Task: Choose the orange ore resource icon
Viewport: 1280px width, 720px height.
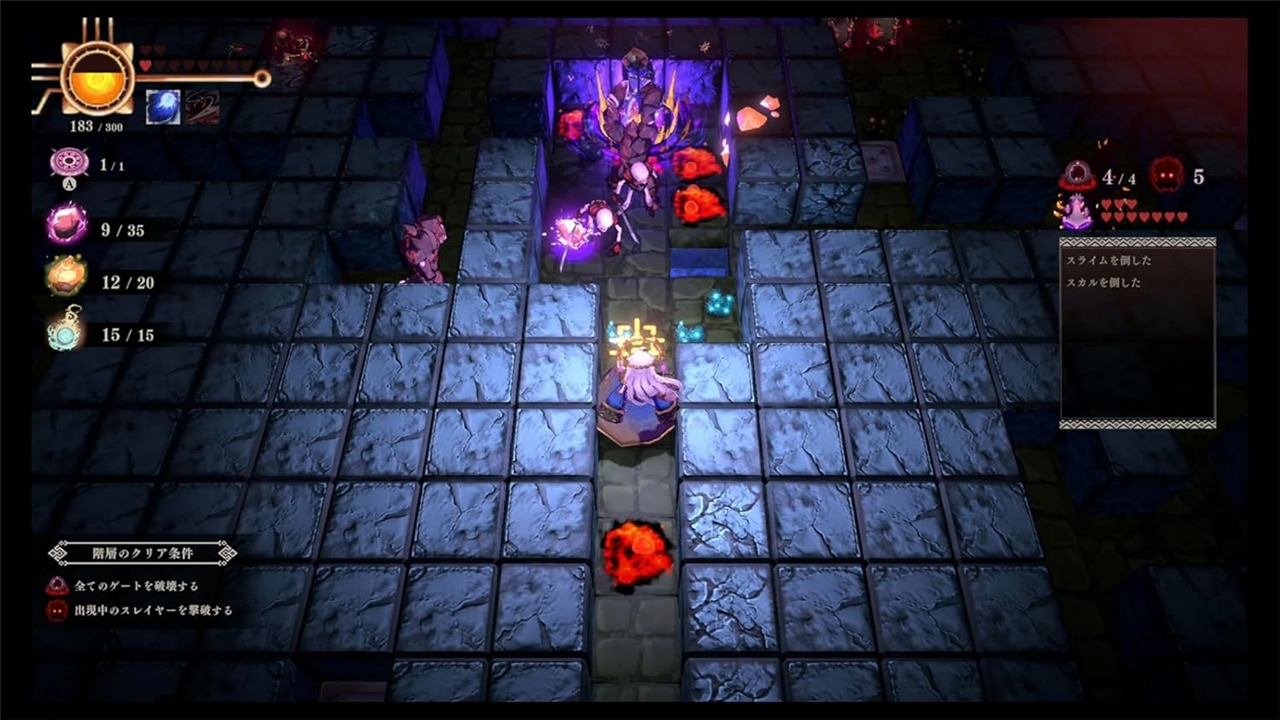Action: (66, 277)
